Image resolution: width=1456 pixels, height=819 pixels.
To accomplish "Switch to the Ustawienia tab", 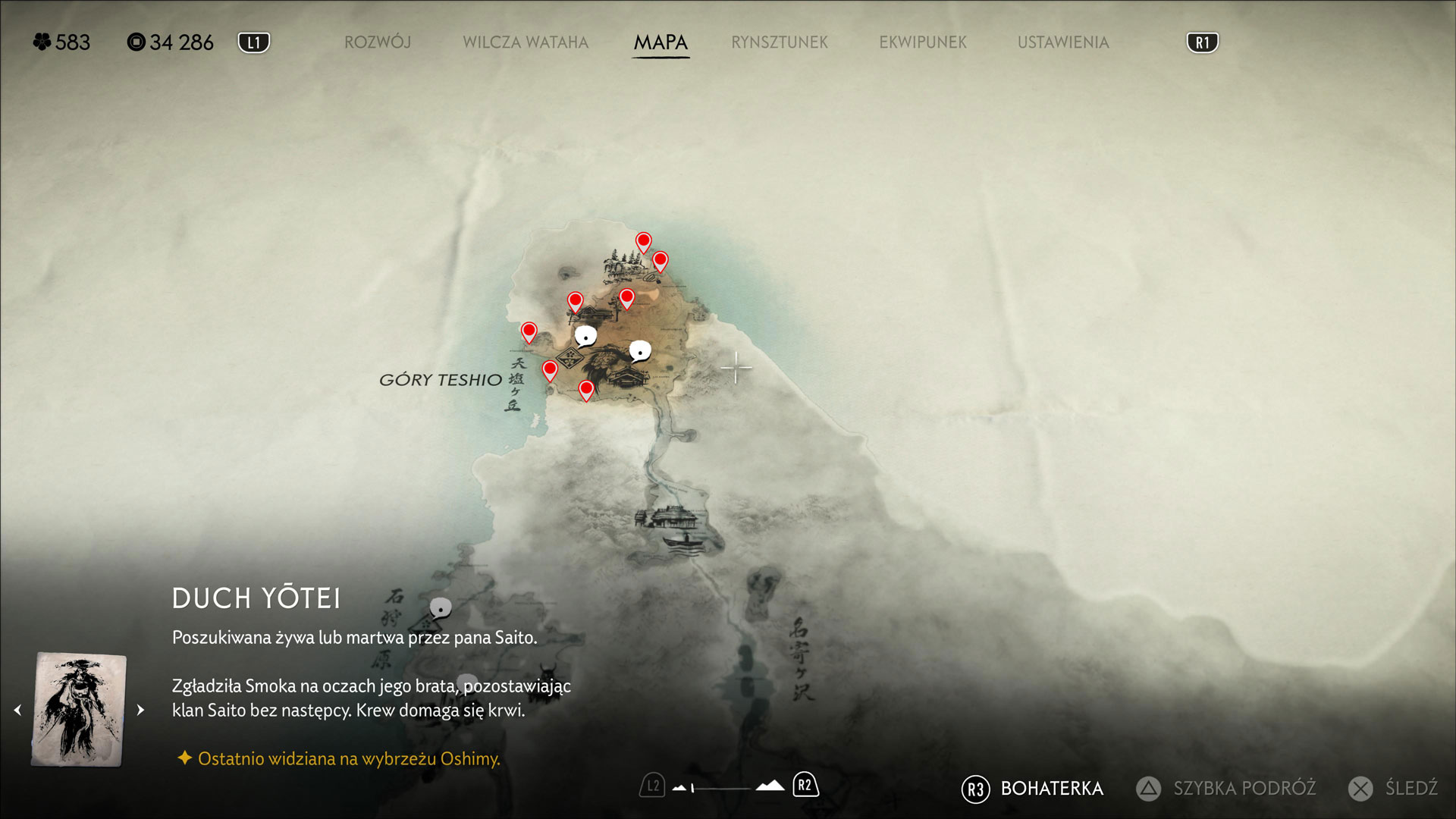I will 1063,42.
